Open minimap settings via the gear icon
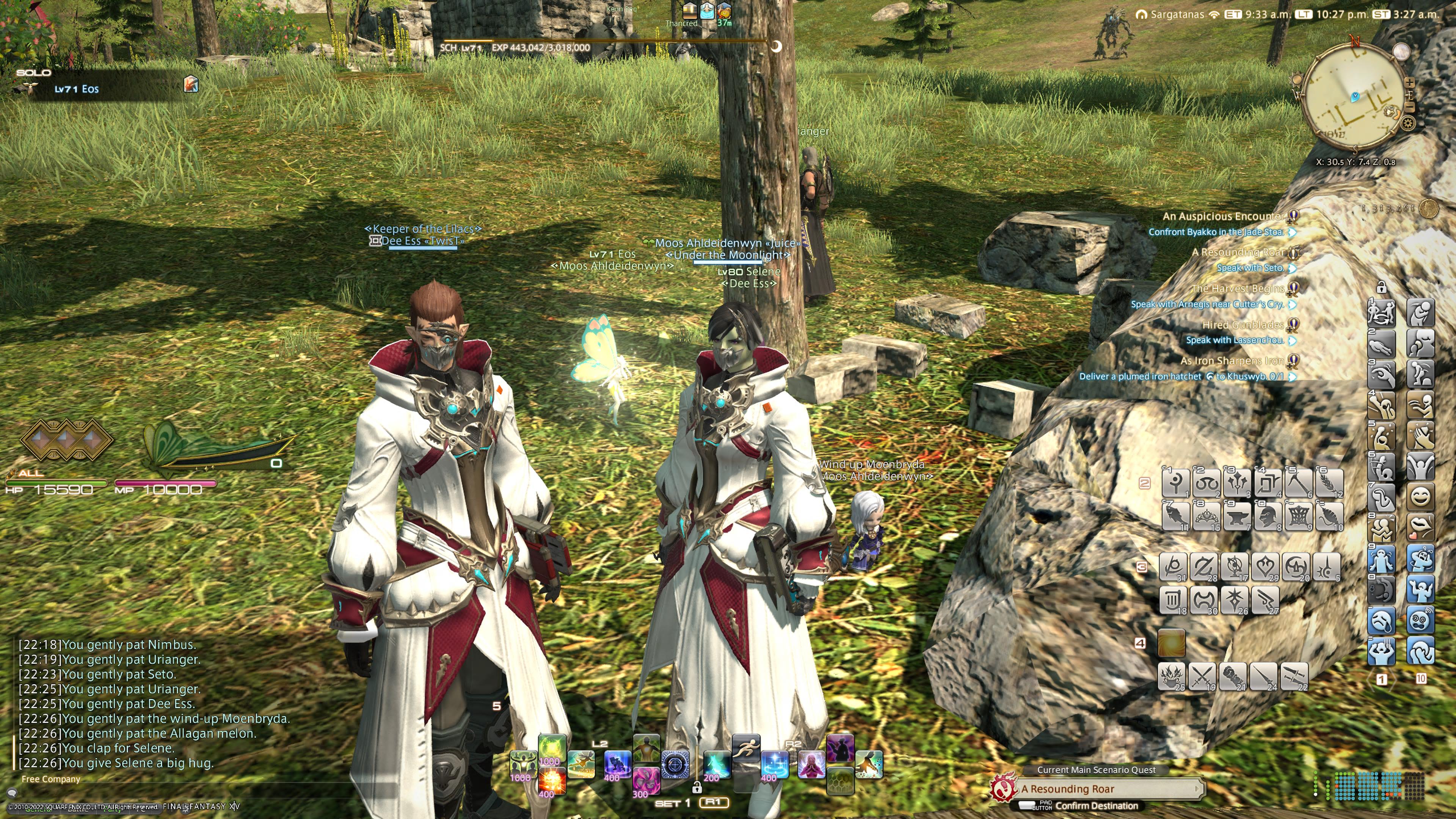The width and height of the screenshot is (1456, 819). [x=1407, y=122]
